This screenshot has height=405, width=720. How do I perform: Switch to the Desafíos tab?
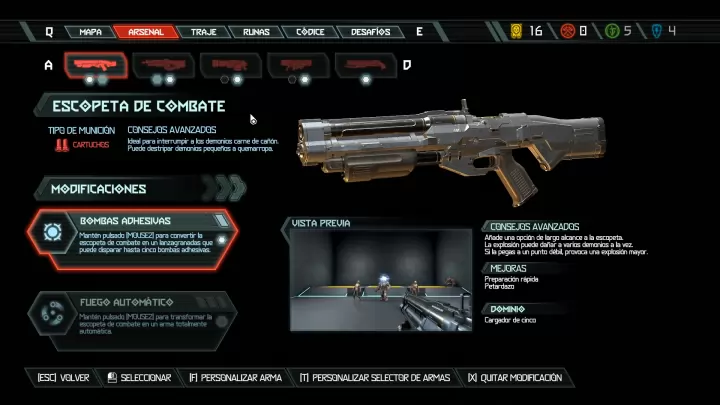coord(370,31)
